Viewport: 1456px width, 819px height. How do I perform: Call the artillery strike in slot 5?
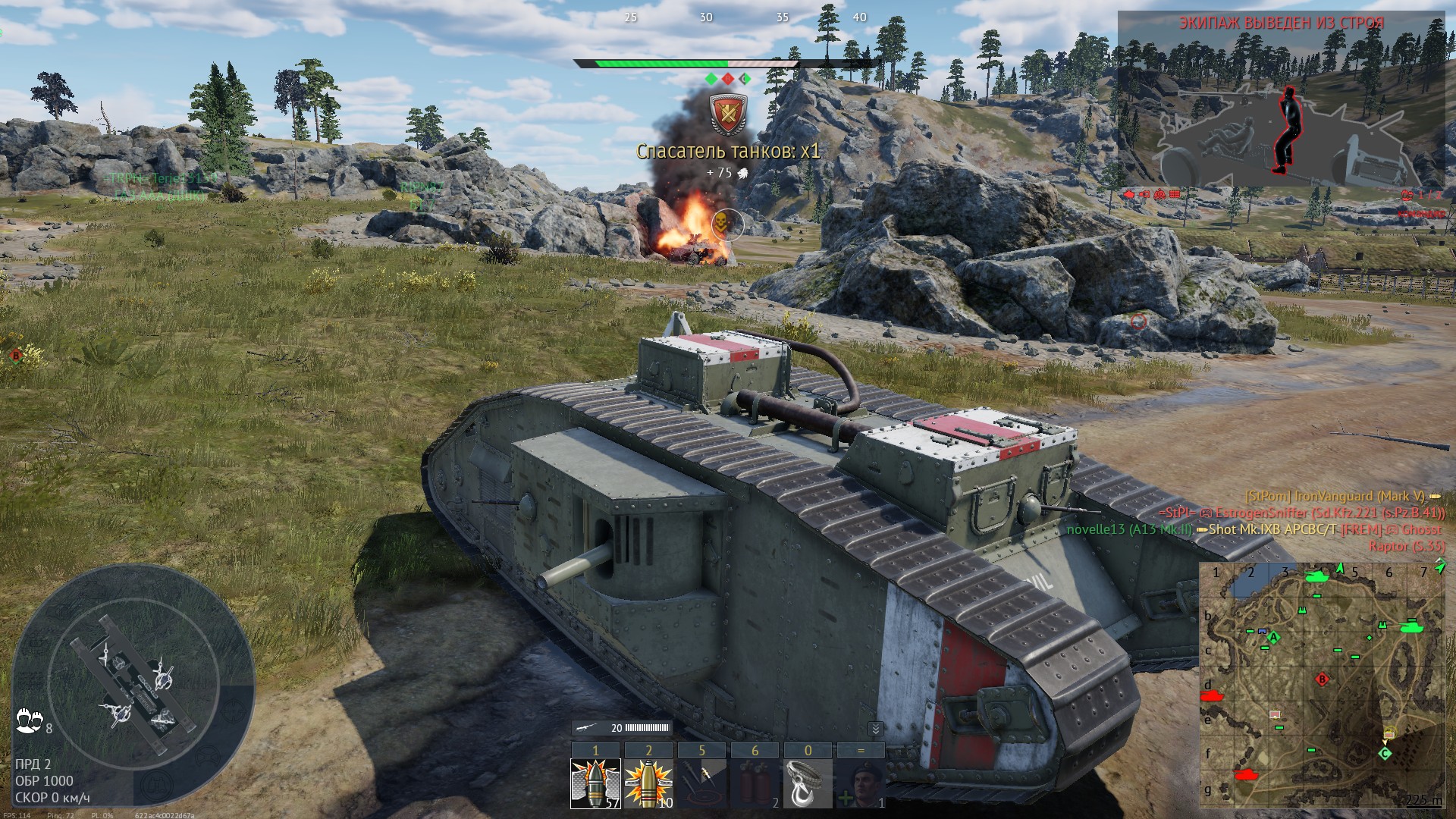[701, 783]
